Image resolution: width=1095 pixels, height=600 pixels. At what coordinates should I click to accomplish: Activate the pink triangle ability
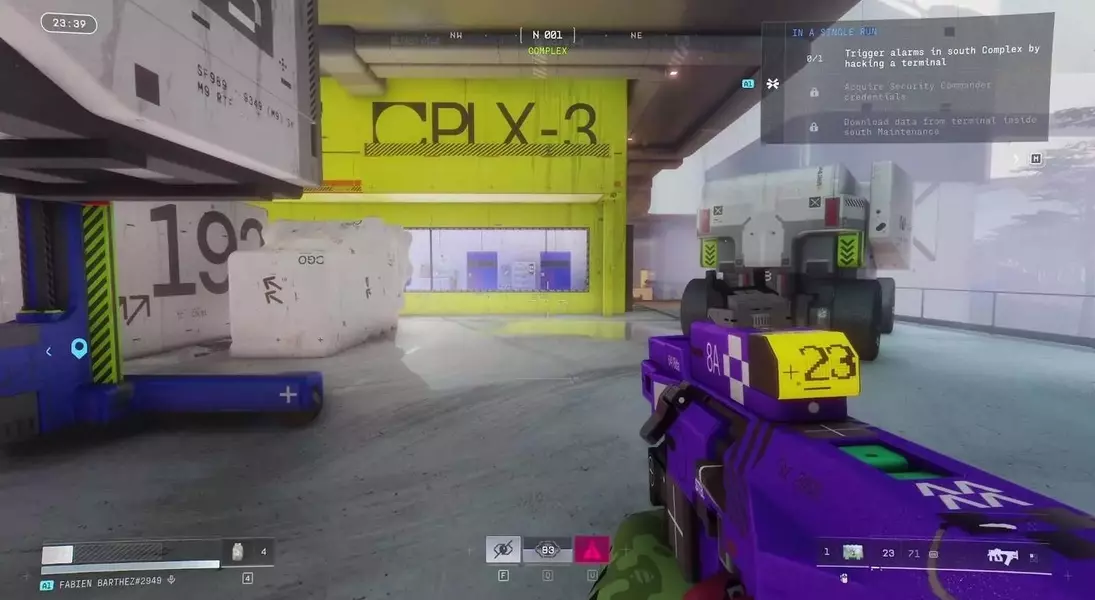point(591,549)
